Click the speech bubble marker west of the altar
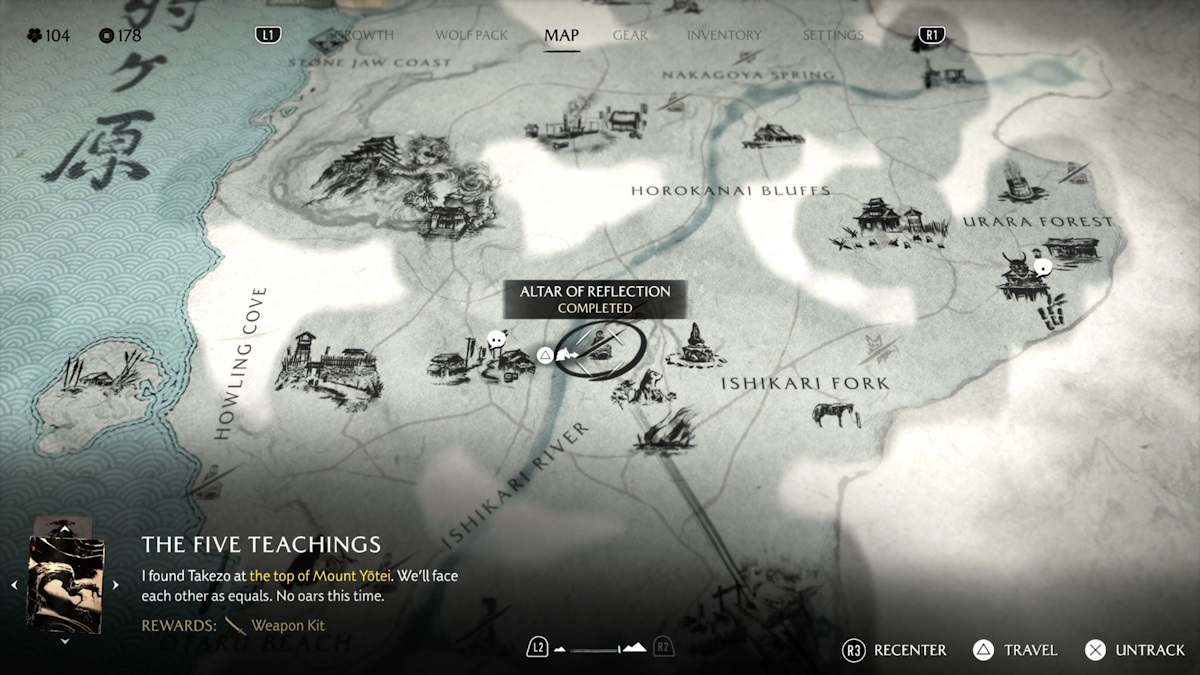The height and width of the screenshot is (675, 1200). pyautogui.click(x=496, y=341)
